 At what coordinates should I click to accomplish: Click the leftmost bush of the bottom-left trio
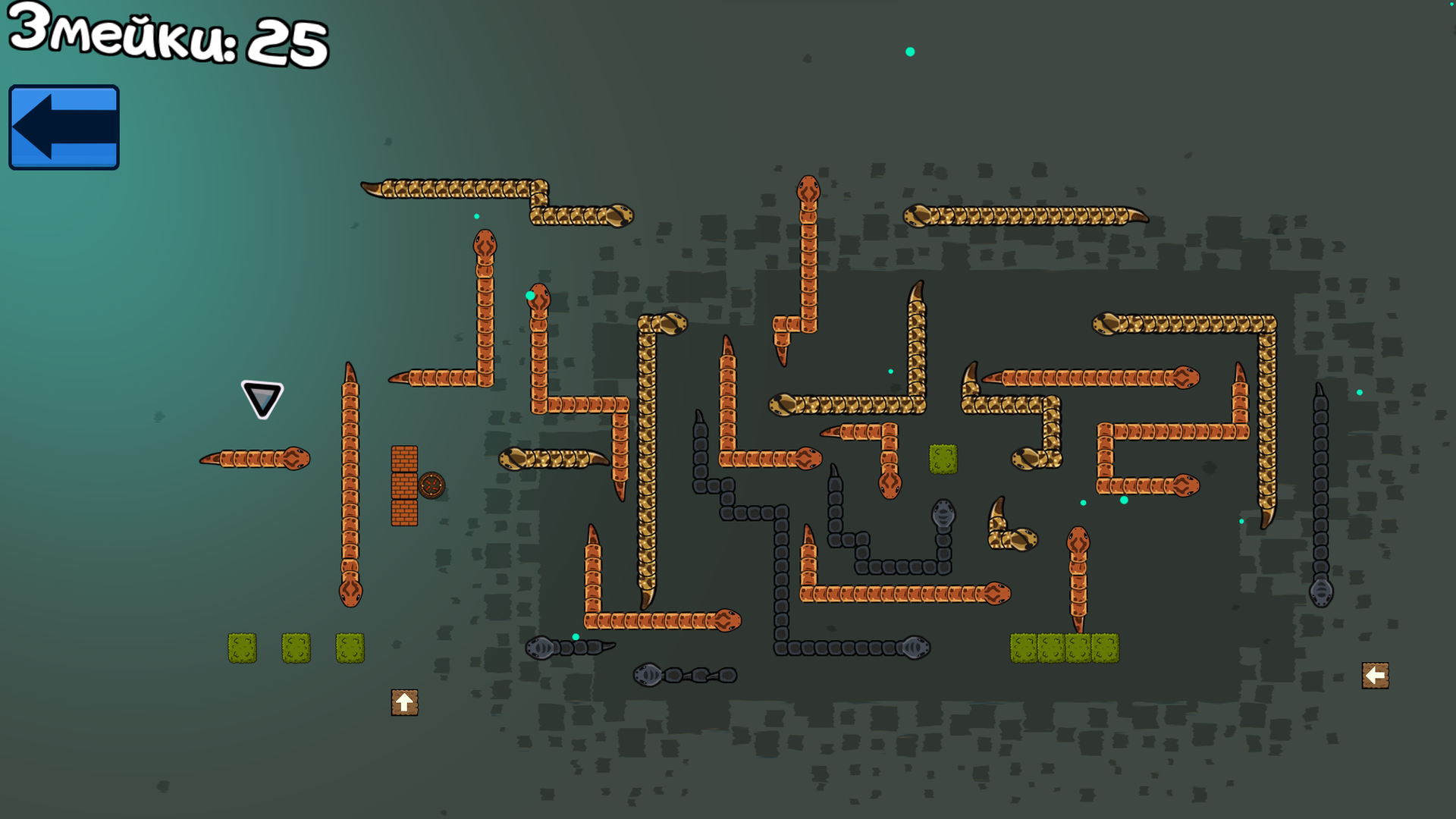pyautogui.click(x=242, y=648)
